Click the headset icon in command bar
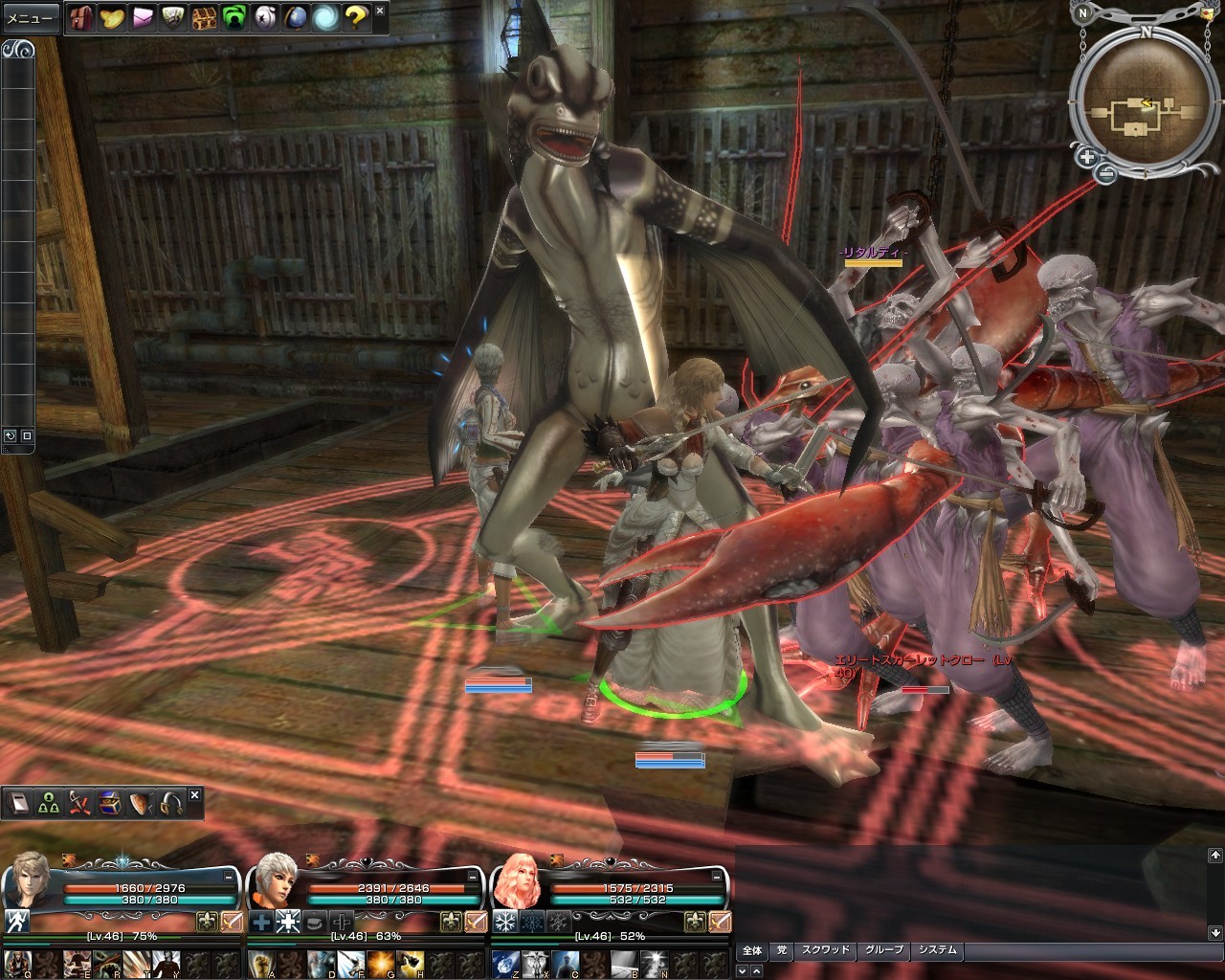Viewport: 1225px width, 980px height. click(171, 804)
